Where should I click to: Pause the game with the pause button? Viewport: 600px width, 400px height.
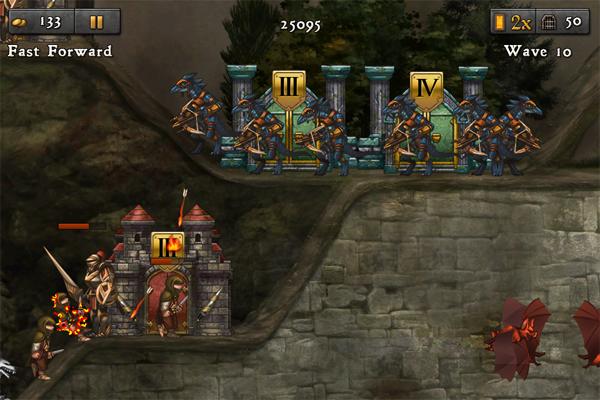click(x=96, y=22)
